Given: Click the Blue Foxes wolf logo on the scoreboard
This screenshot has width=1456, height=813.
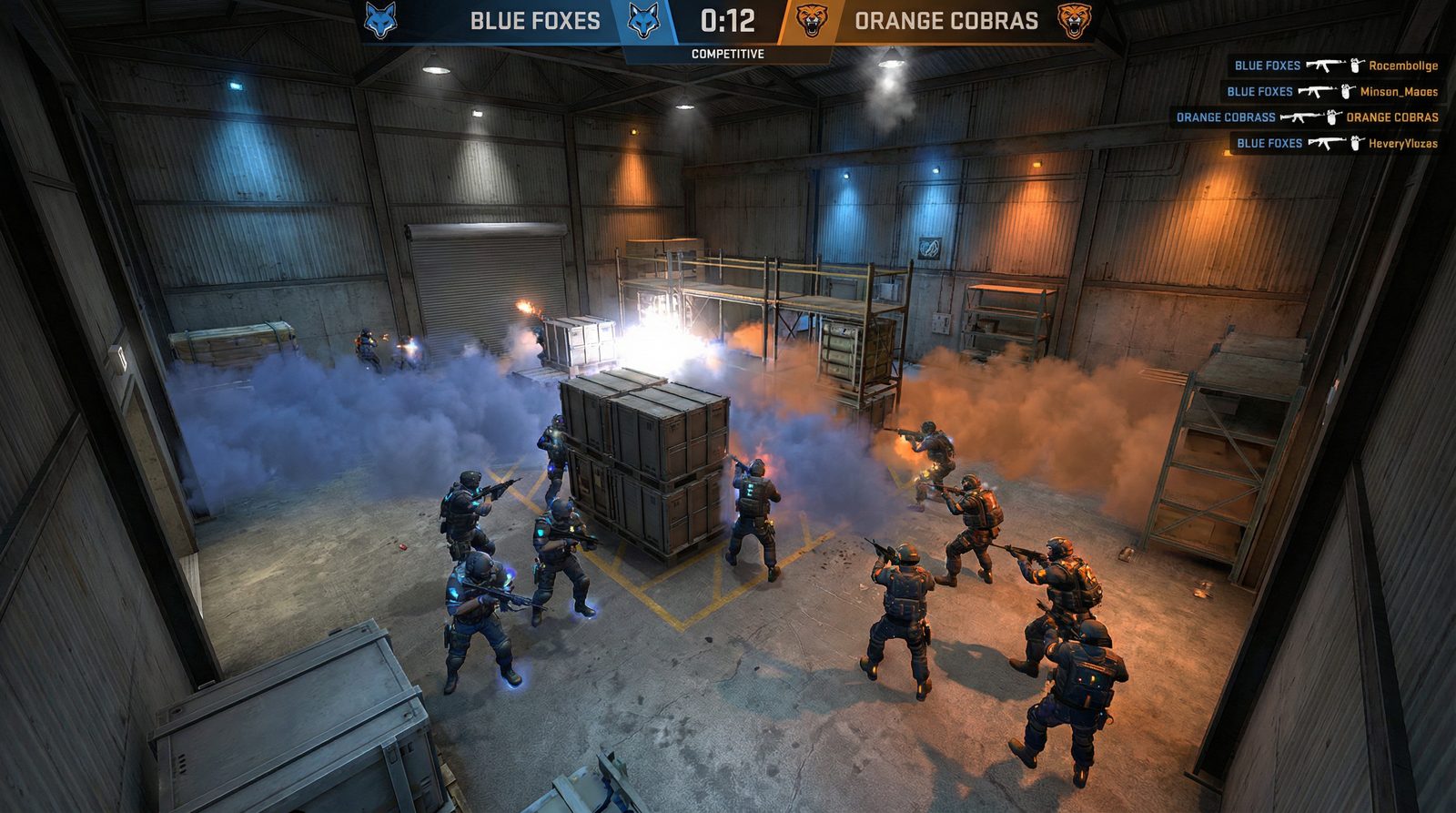Looking at the screenshot, I should [x=643, y=20].
